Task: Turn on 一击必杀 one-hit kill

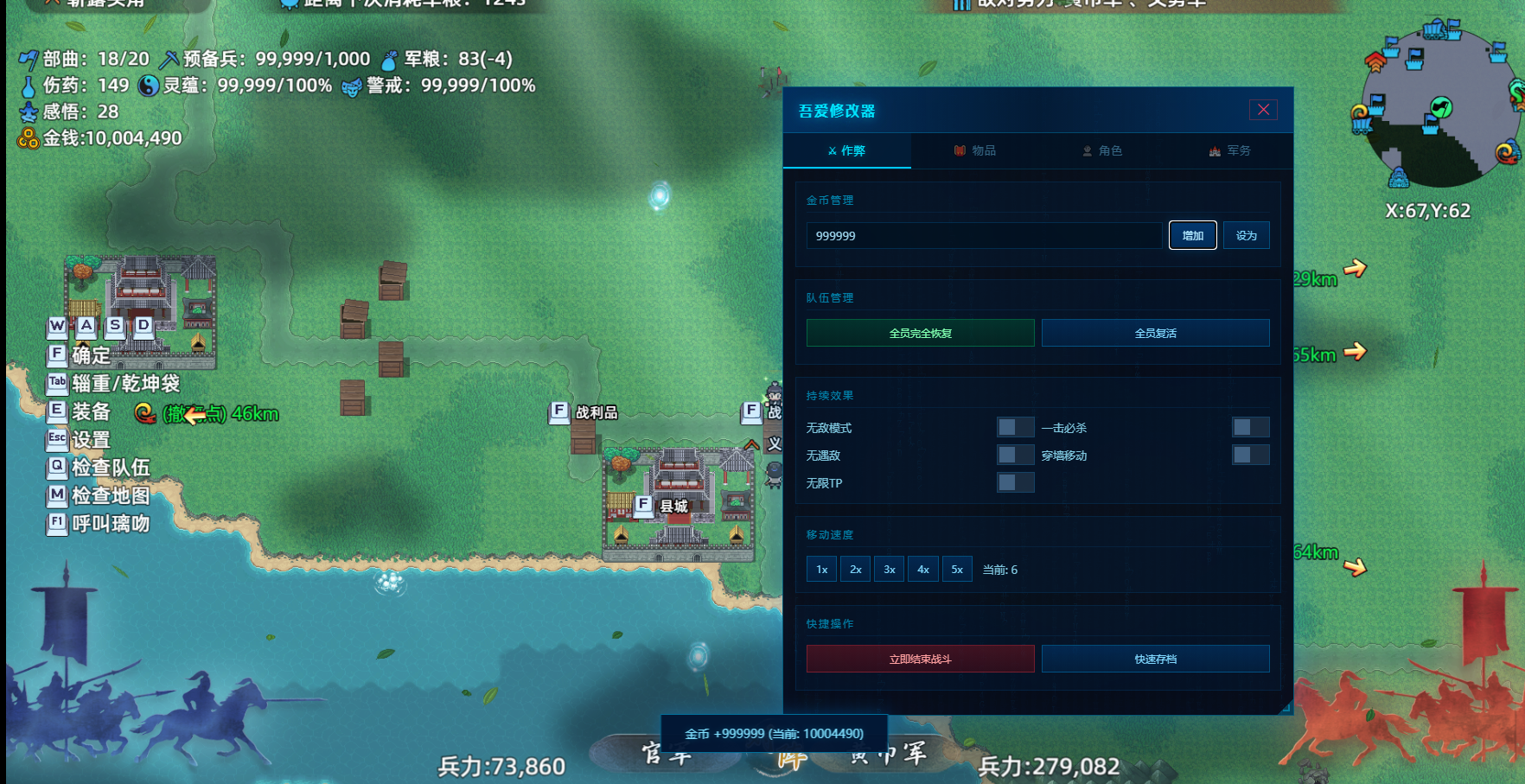Action: click(1251, 427)
